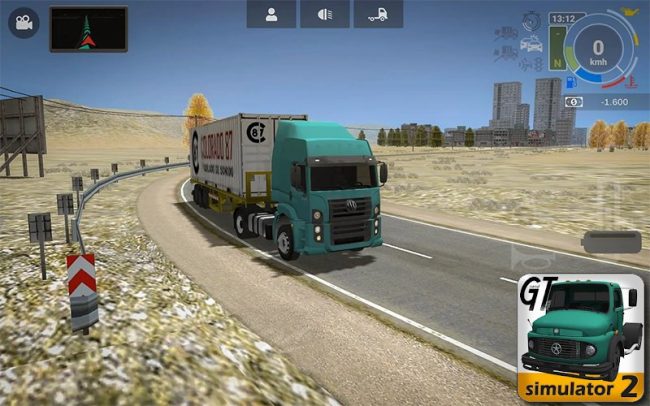Open the GPS navigation minimap
This screenshot has width=650, height=406.
click(x=88, y=28)
